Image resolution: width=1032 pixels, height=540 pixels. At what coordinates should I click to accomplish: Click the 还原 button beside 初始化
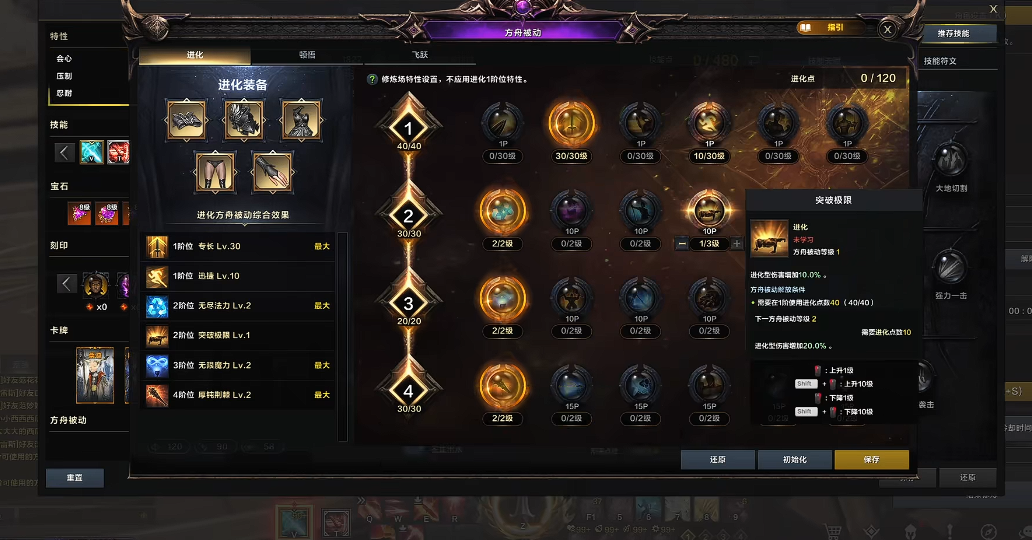(718, 460)
